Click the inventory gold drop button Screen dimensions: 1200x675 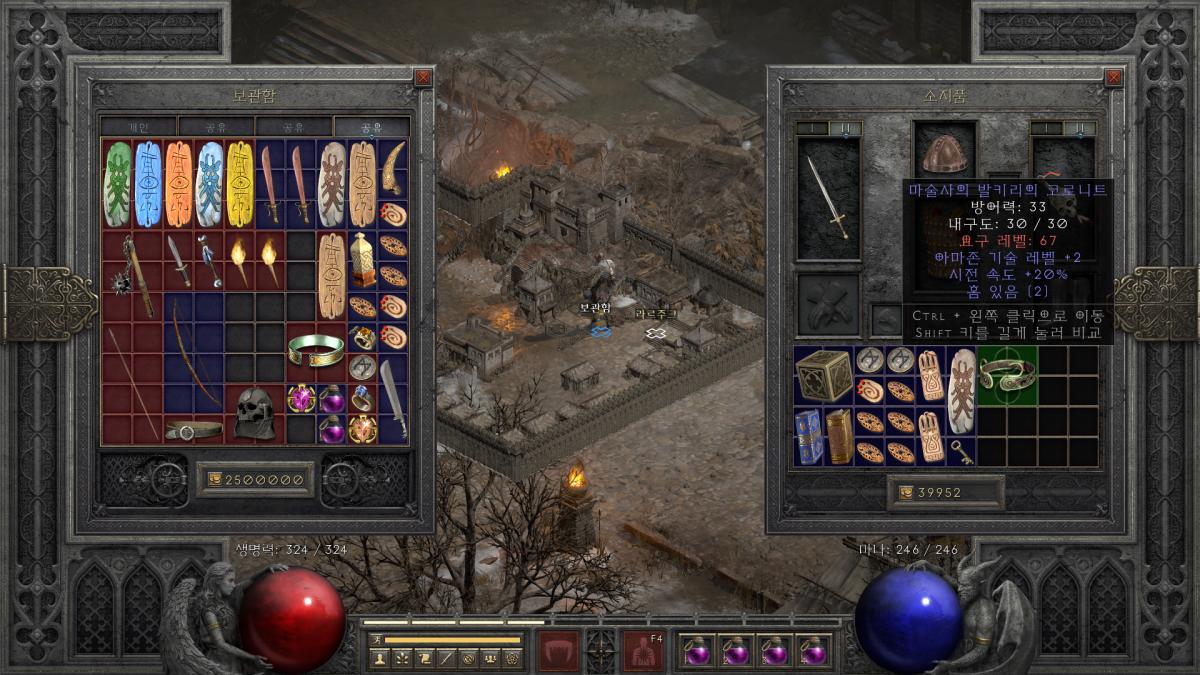[x=904, y=492]
